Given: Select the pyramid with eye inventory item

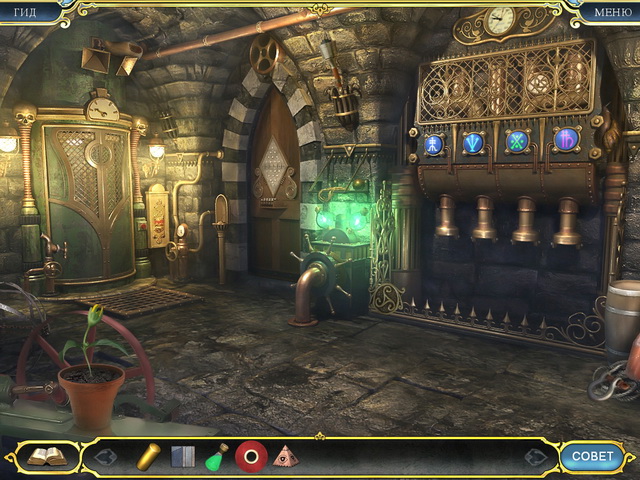Looking at the screenshot, I should coord(285,457).
